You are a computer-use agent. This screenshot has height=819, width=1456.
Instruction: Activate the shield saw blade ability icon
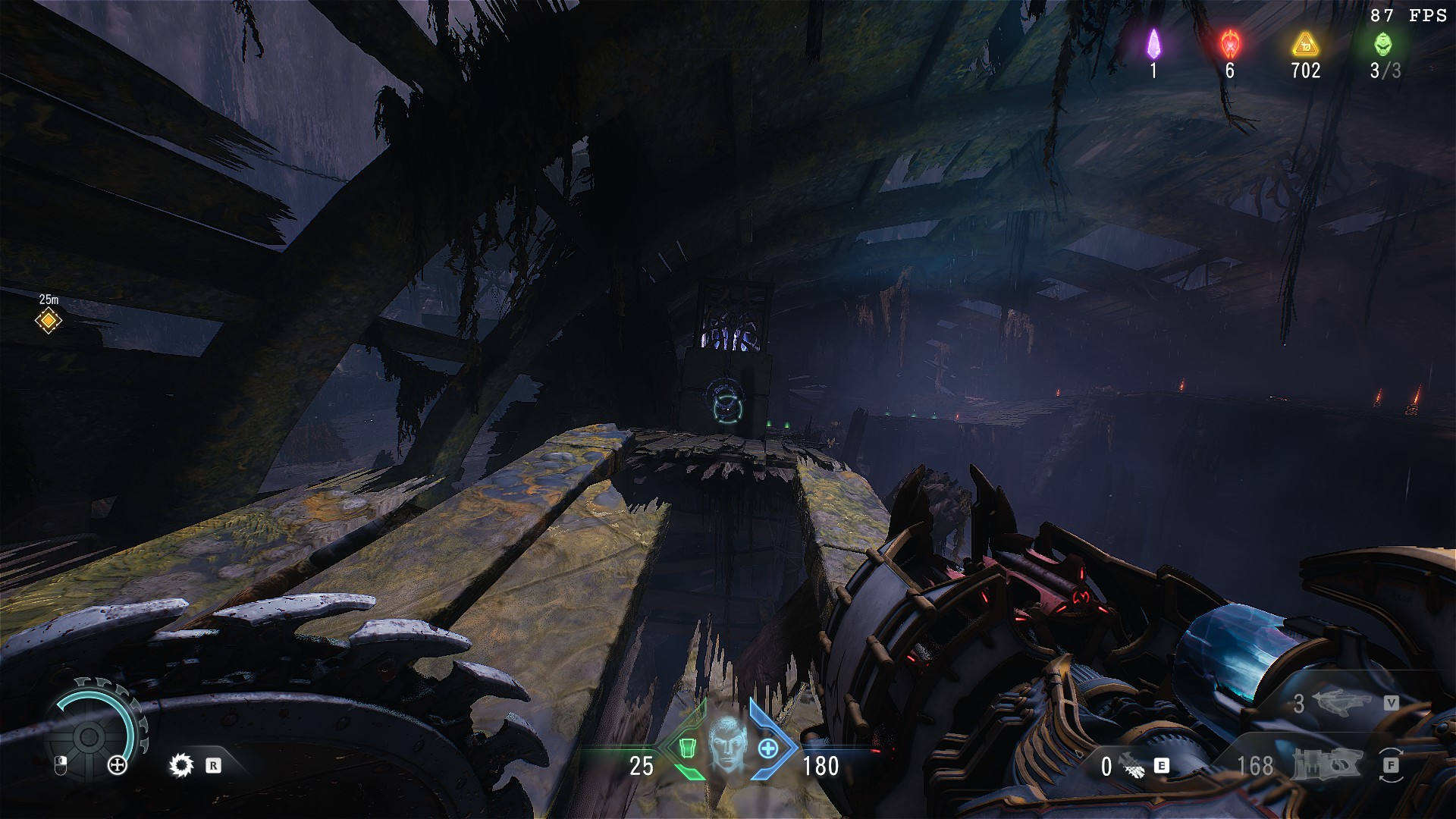click(180, 765)
